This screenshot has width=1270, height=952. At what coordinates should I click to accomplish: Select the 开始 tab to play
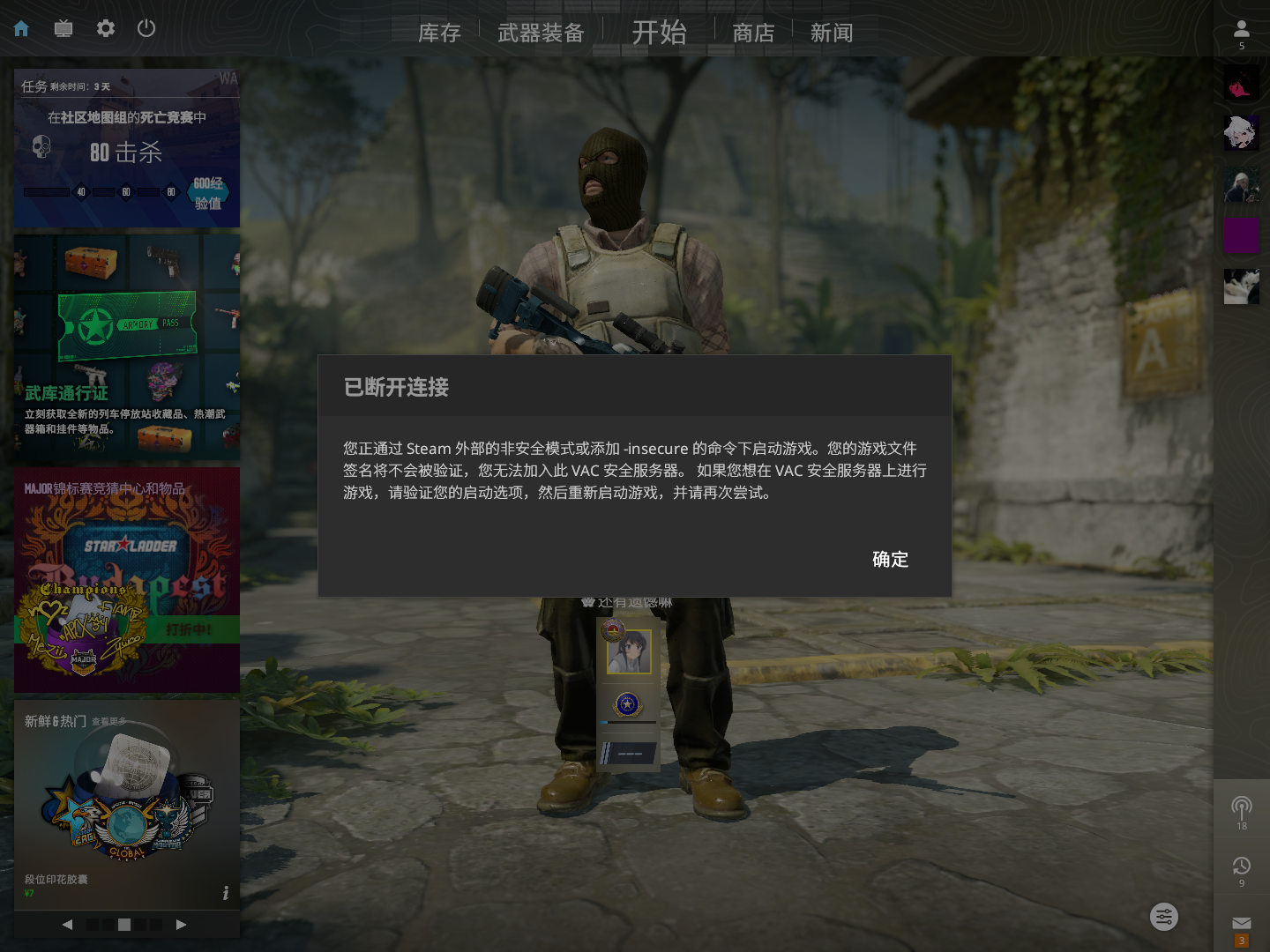click(660, 32)
